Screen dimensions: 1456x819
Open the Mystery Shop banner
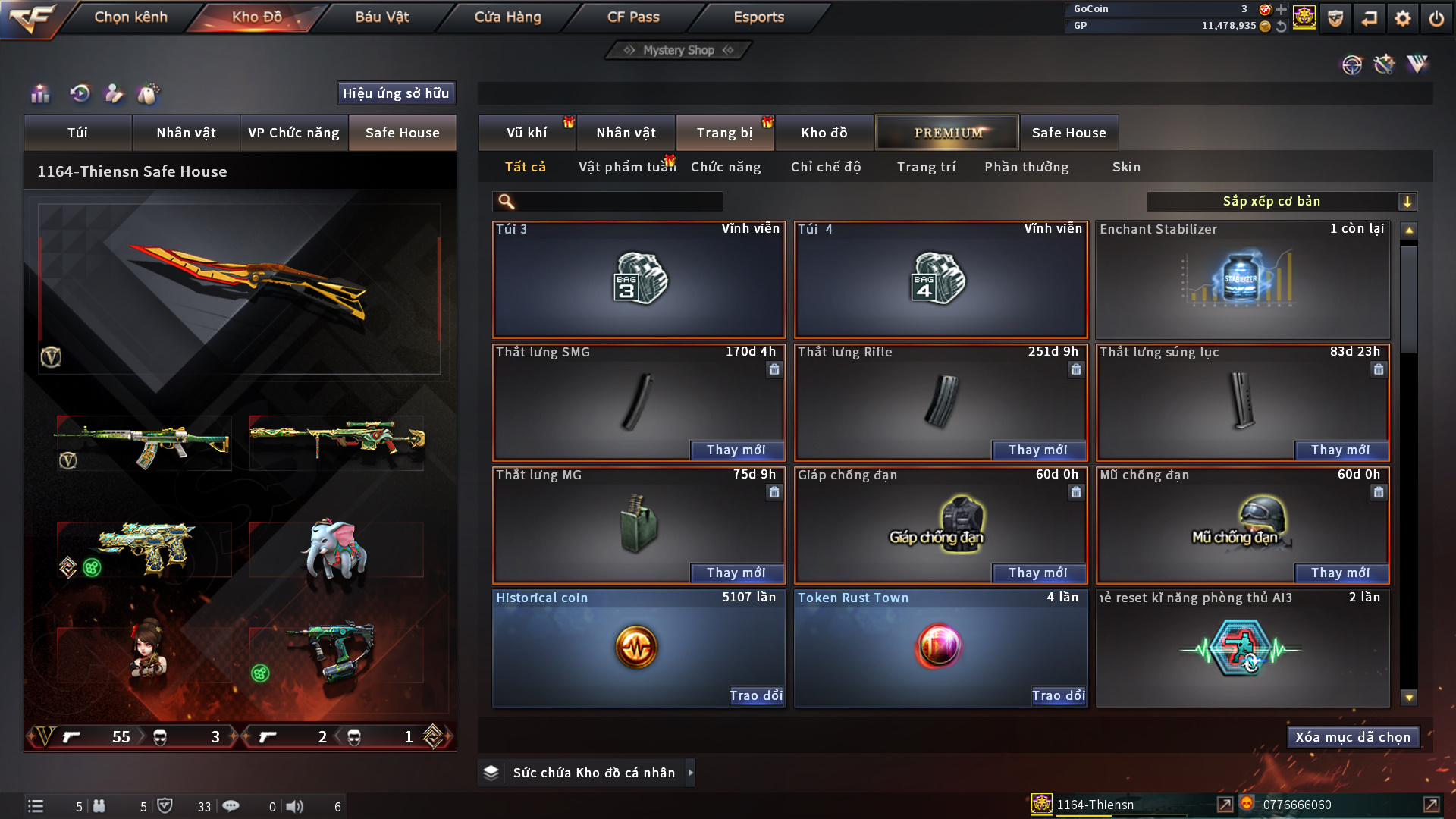pos(679,50)
